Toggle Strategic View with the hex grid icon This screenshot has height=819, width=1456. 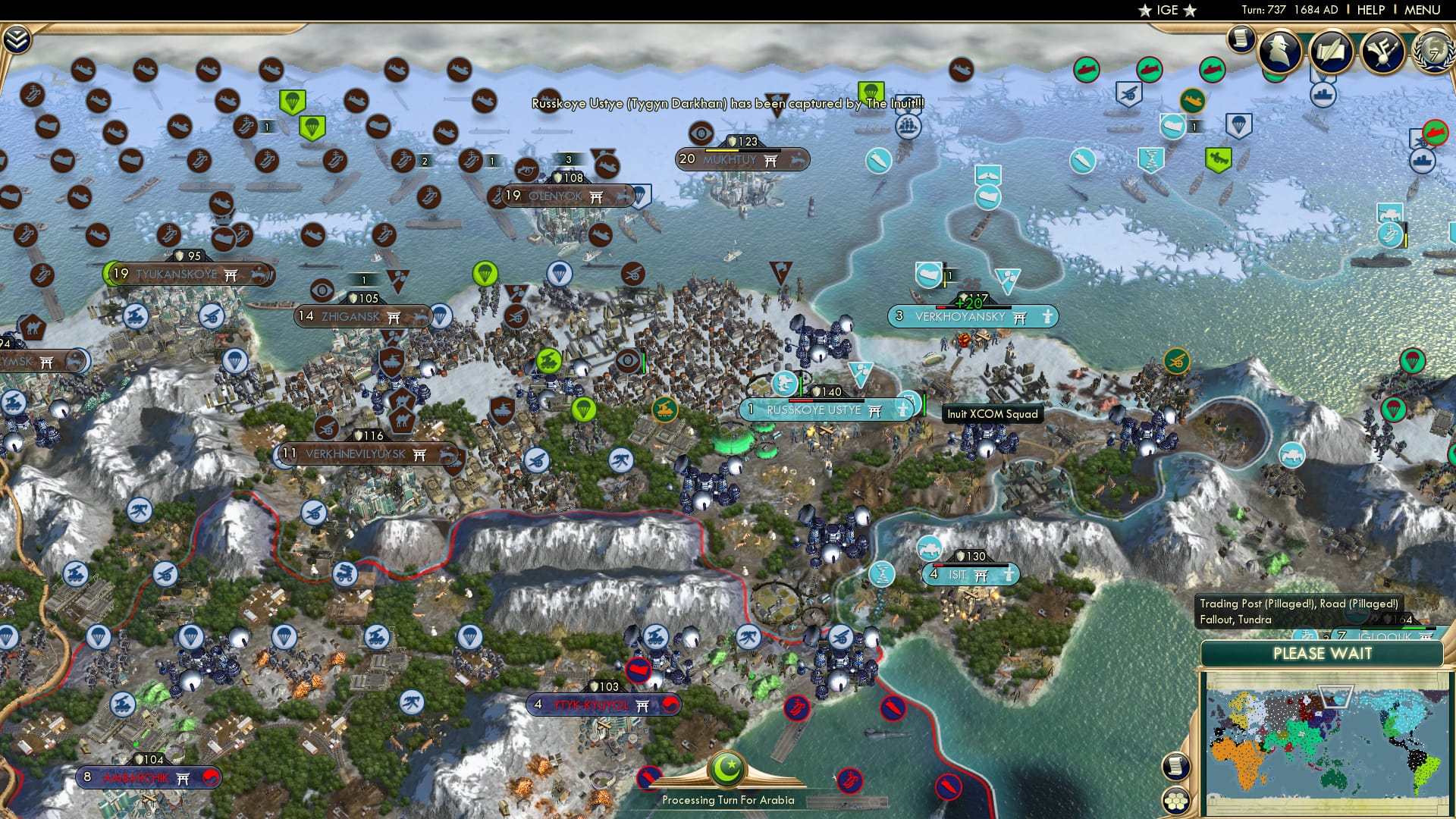pyautogui.click(x=1175, y=802)
